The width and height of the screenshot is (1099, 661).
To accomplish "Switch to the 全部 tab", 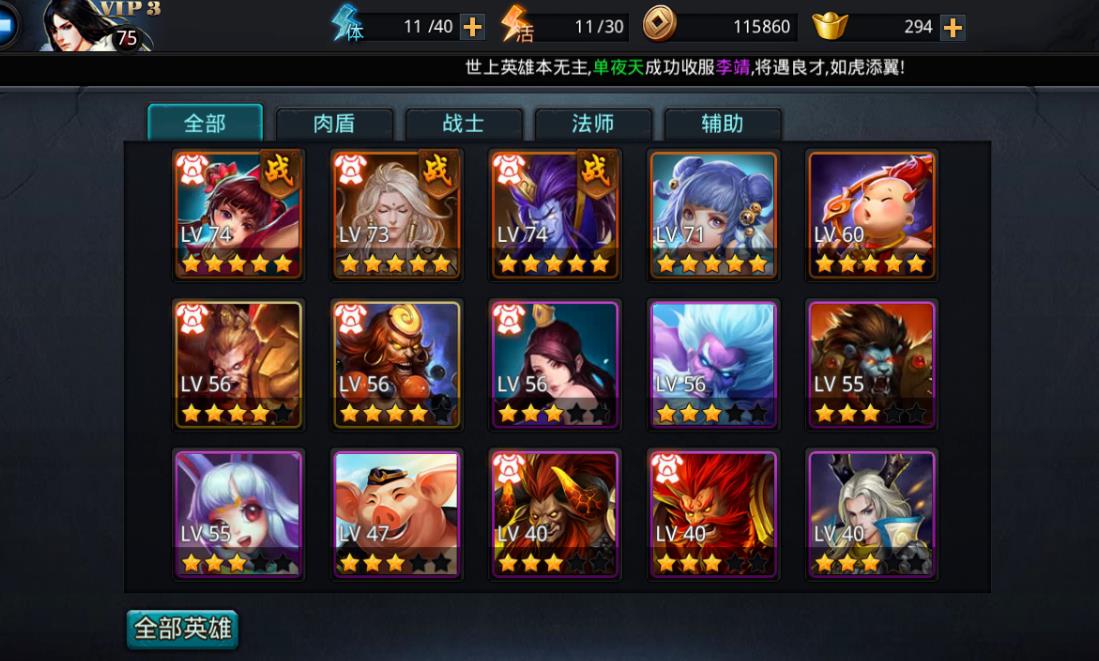I will point(205,123).
